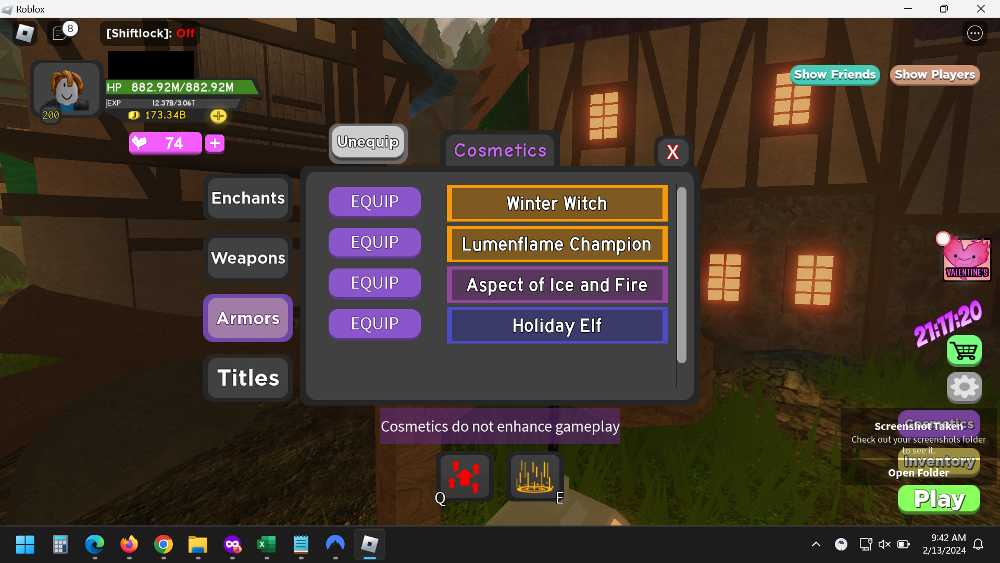Open the Weapons tab
The height and width of the screenshot is (563, 1000).
(248, 258)
